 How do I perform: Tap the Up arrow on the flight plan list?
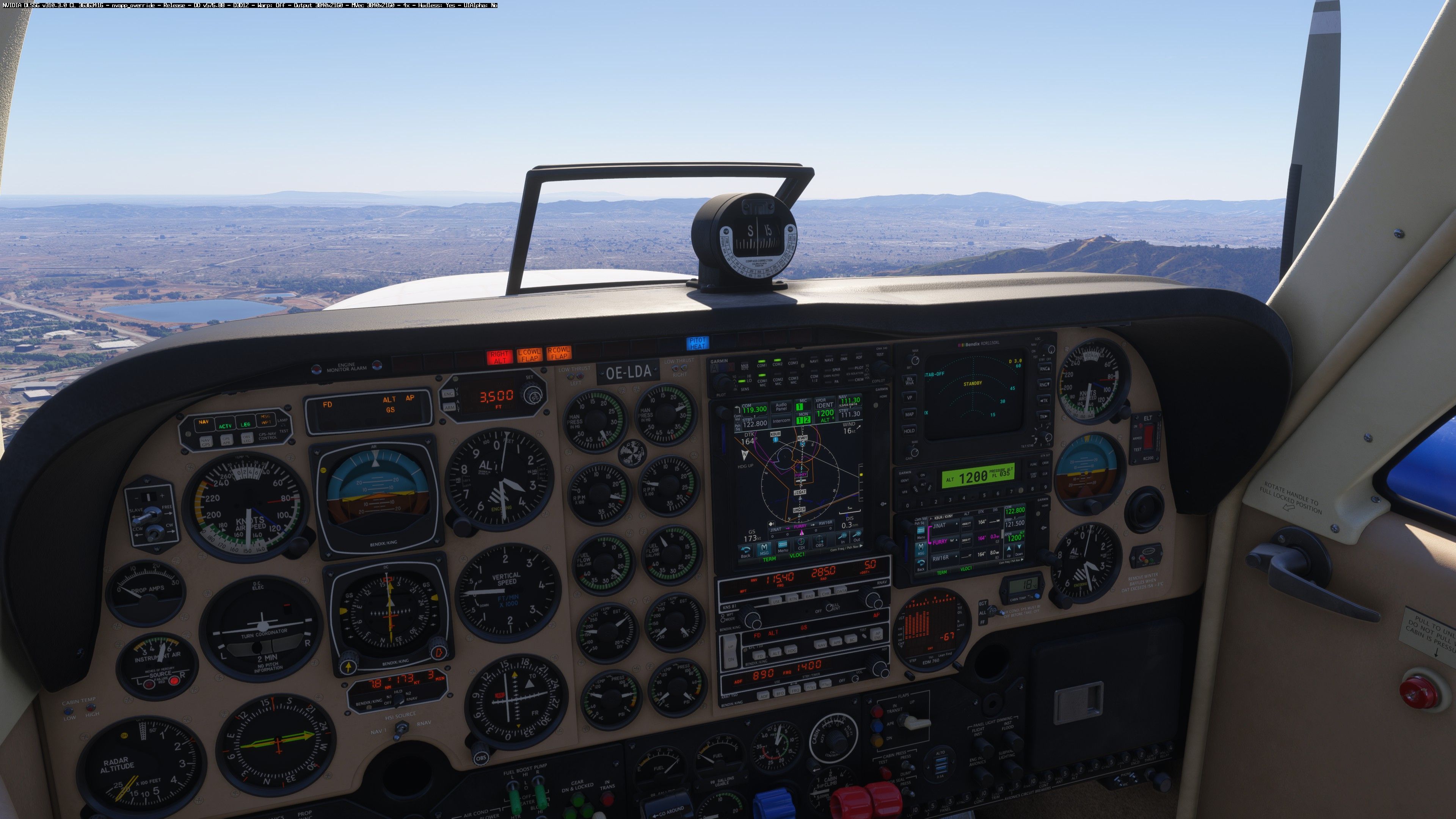click(x=1009, y=551)
